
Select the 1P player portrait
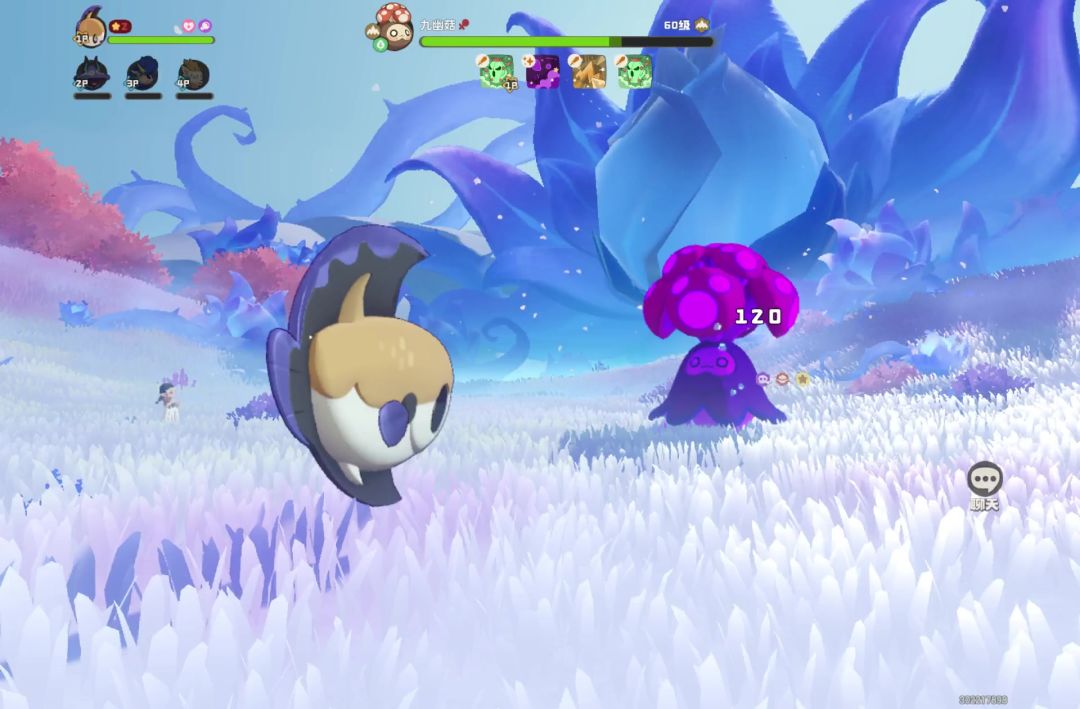point(91,28)
